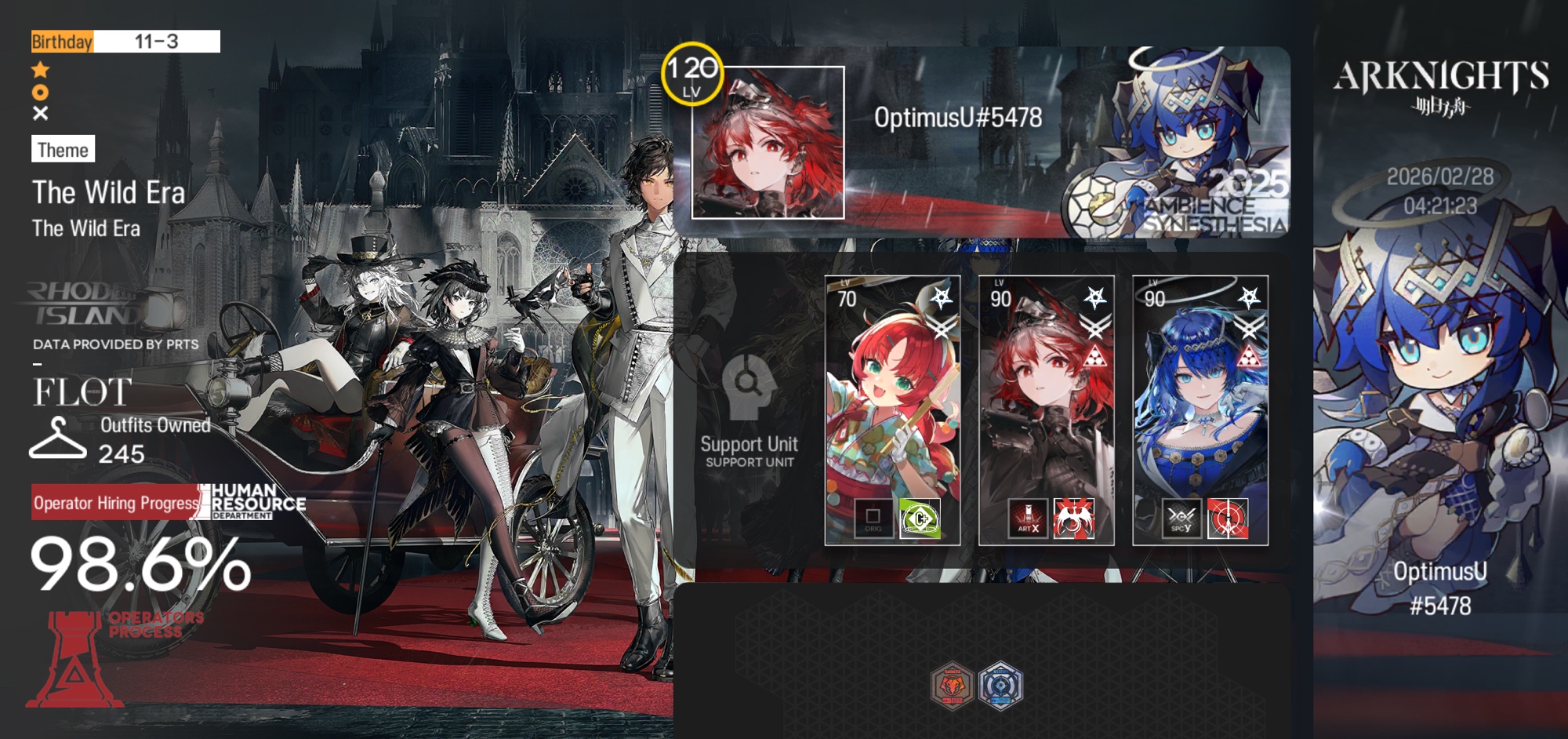Click the red target skill icon on the blue-haired card
The width and height of the screenshot is (1568, 739).
coord(1227,519)
